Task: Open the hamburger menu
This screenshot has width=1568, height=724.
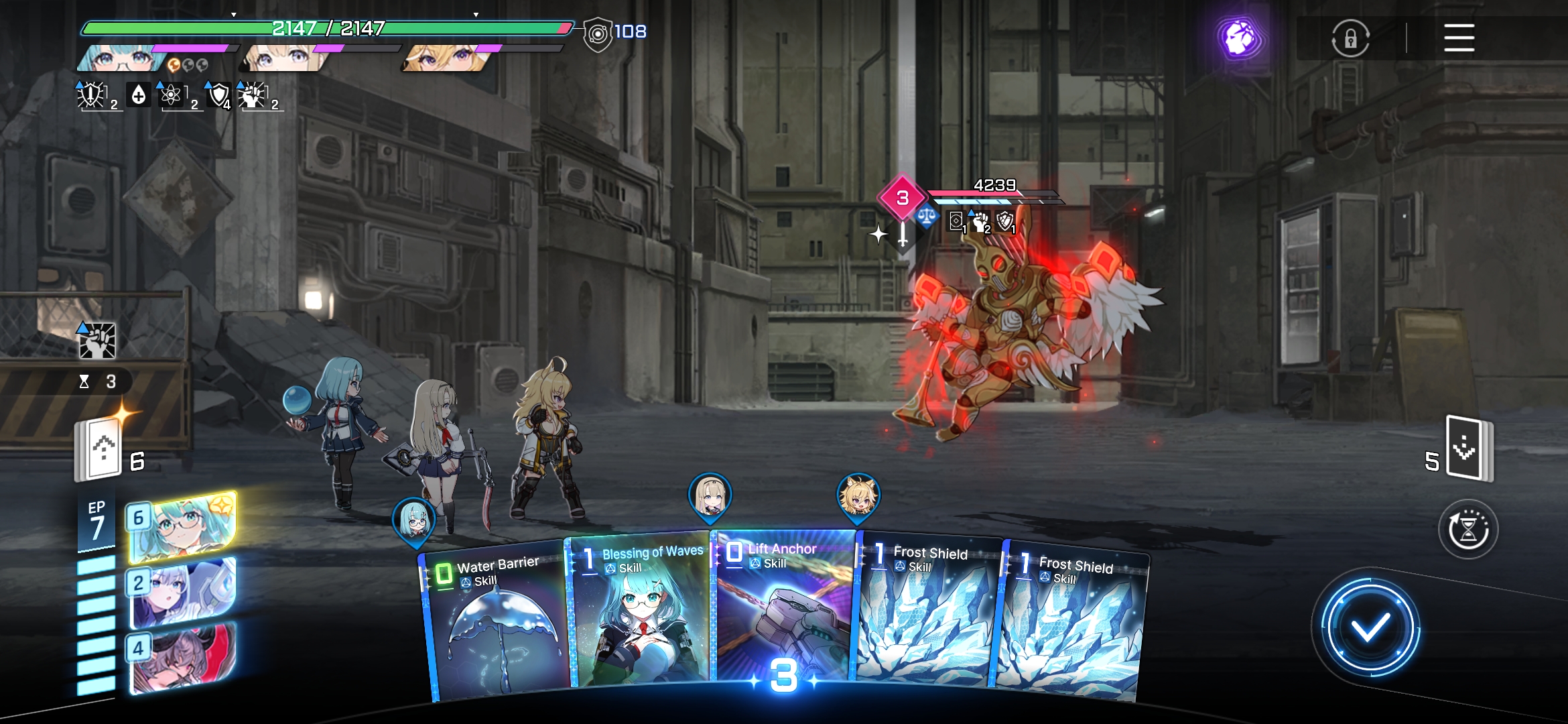Action: point(1459,38)
